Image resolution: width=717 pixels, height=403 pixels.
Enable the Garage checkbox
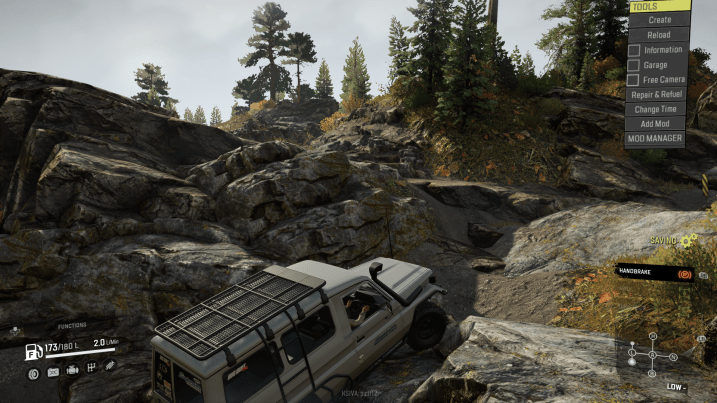[x=634, y=64]
